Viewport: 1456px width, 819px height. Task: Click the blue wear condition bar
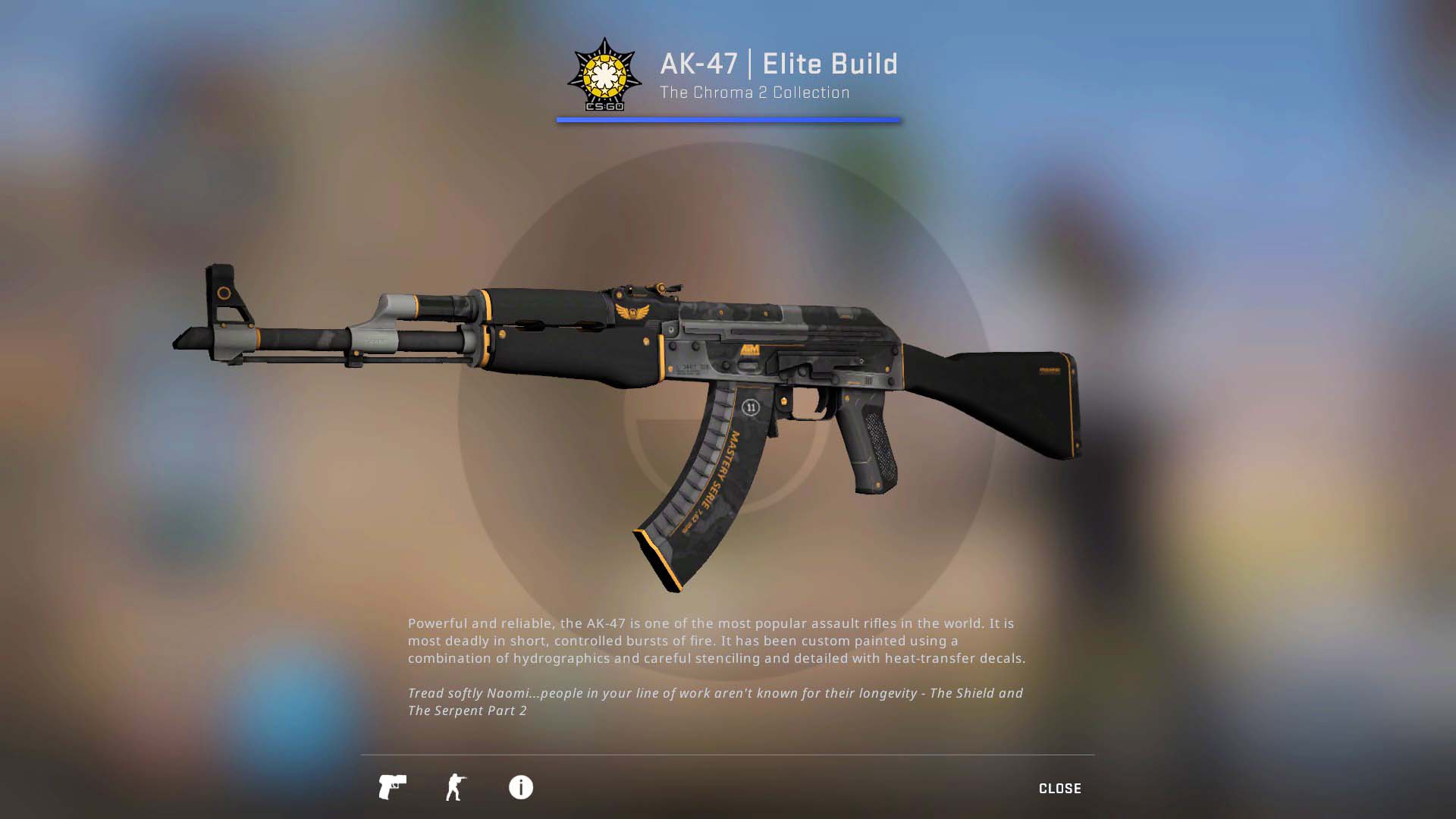(728, 120)
